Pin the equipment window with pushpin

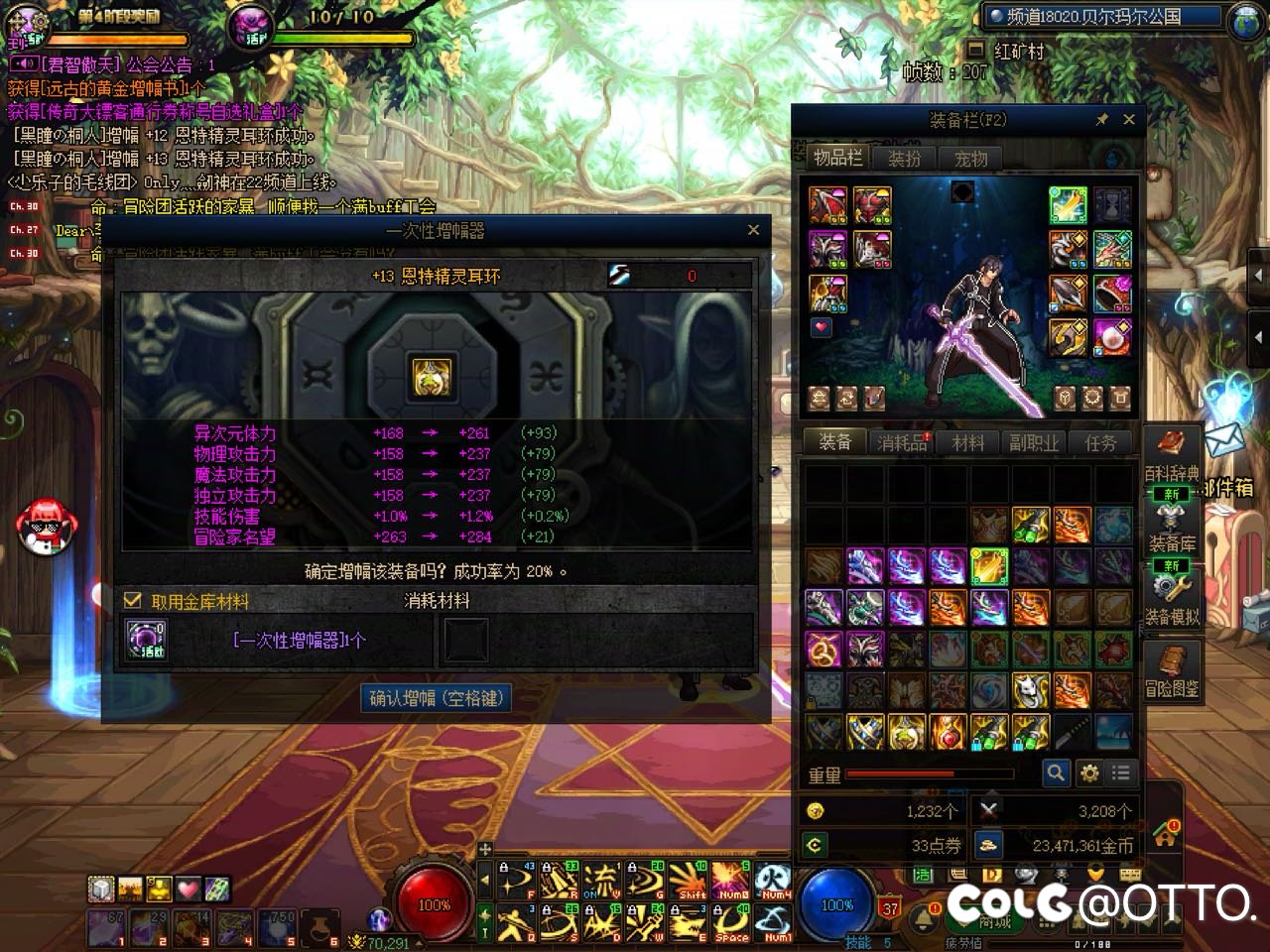[1101, 119]
